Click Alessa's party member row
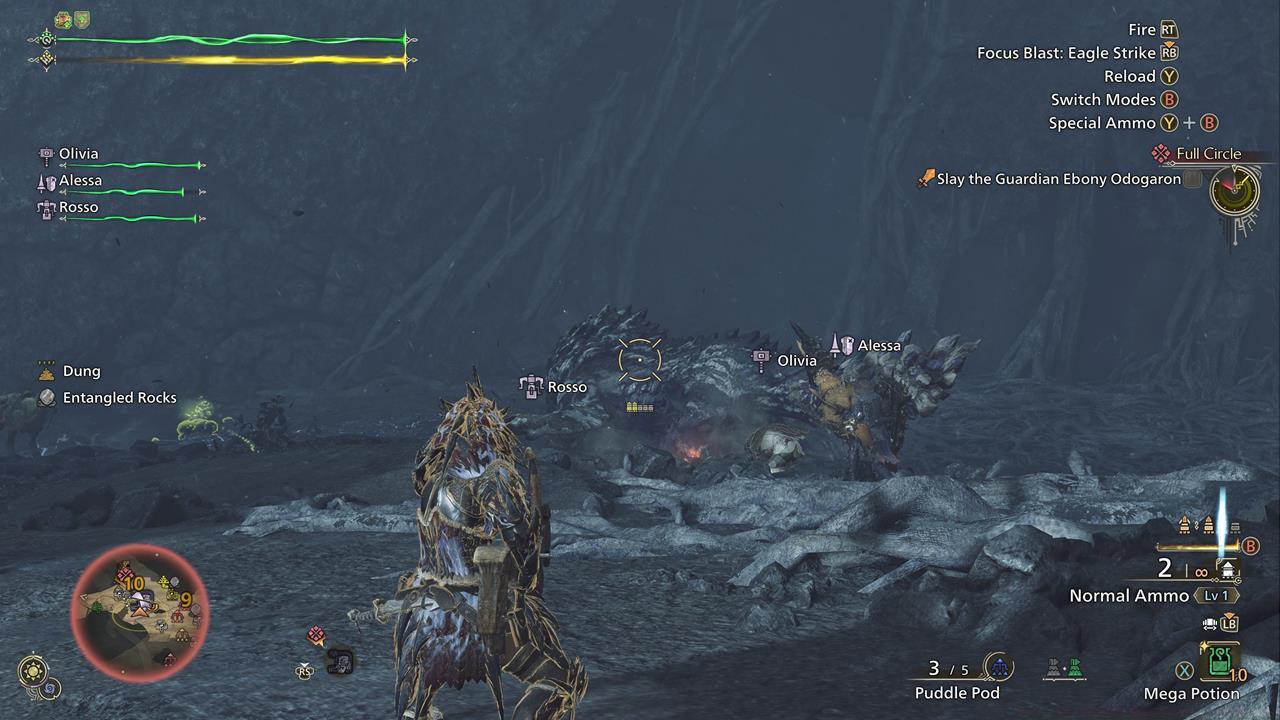Screen dimensions: 1280x720 click(x=120, y=184)
